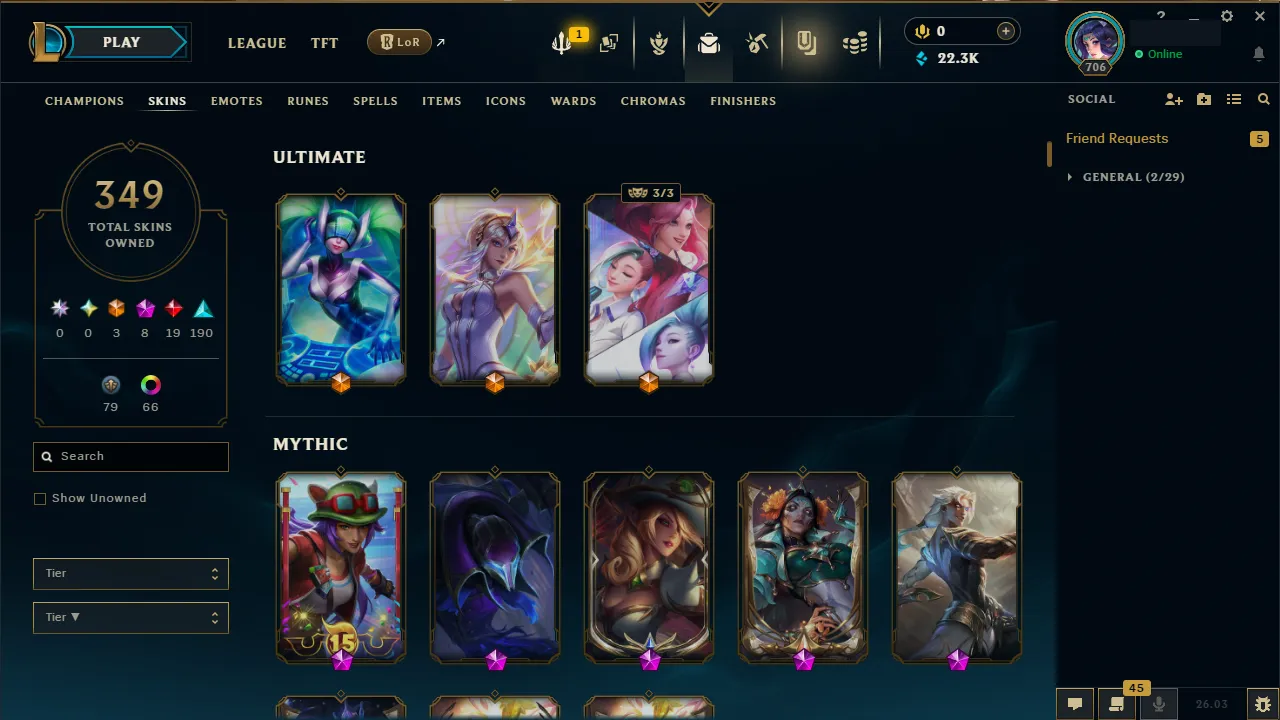Click the add friend icon in Social panel
This screenshot has width=1280, height=720.
pyautogui.click(x=1173, y=99)
